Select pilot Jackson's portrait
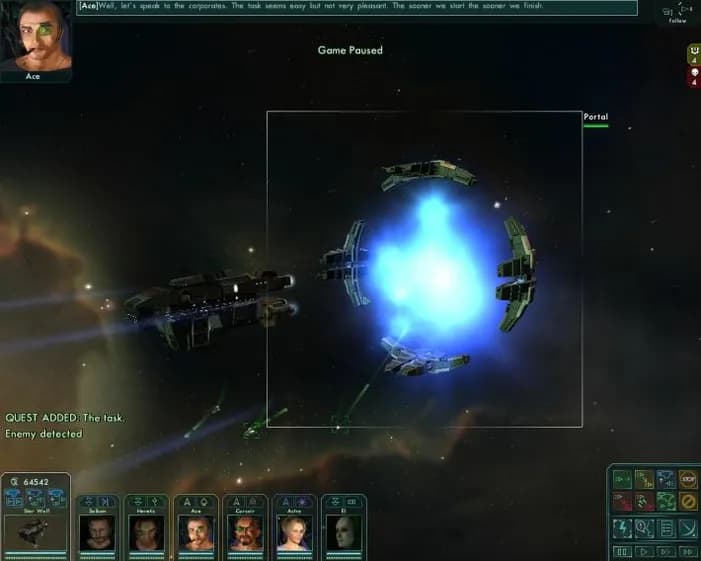Viewport: 701px width, 561px height. (x=98, y=532)
